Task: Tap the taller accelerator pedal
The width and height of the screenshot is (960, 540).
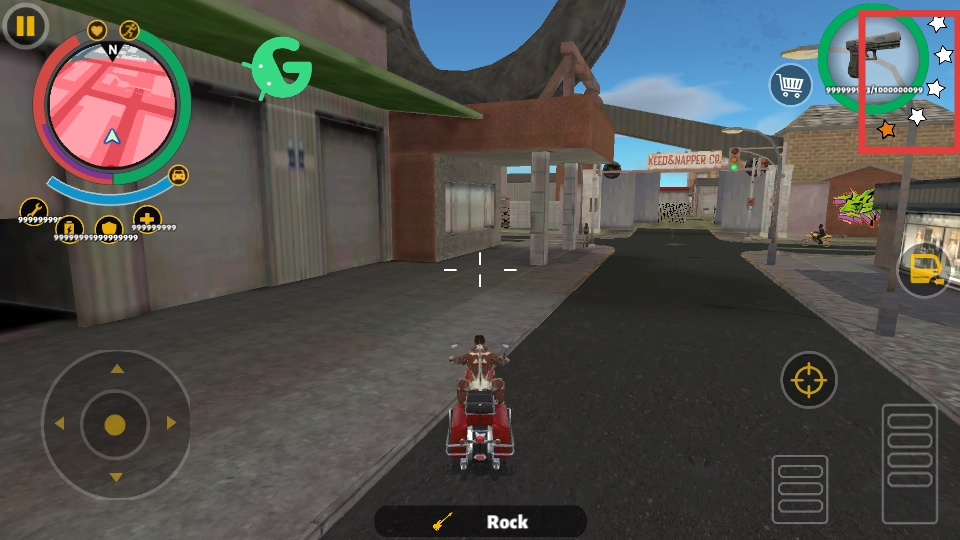Action: pos(909,463)
